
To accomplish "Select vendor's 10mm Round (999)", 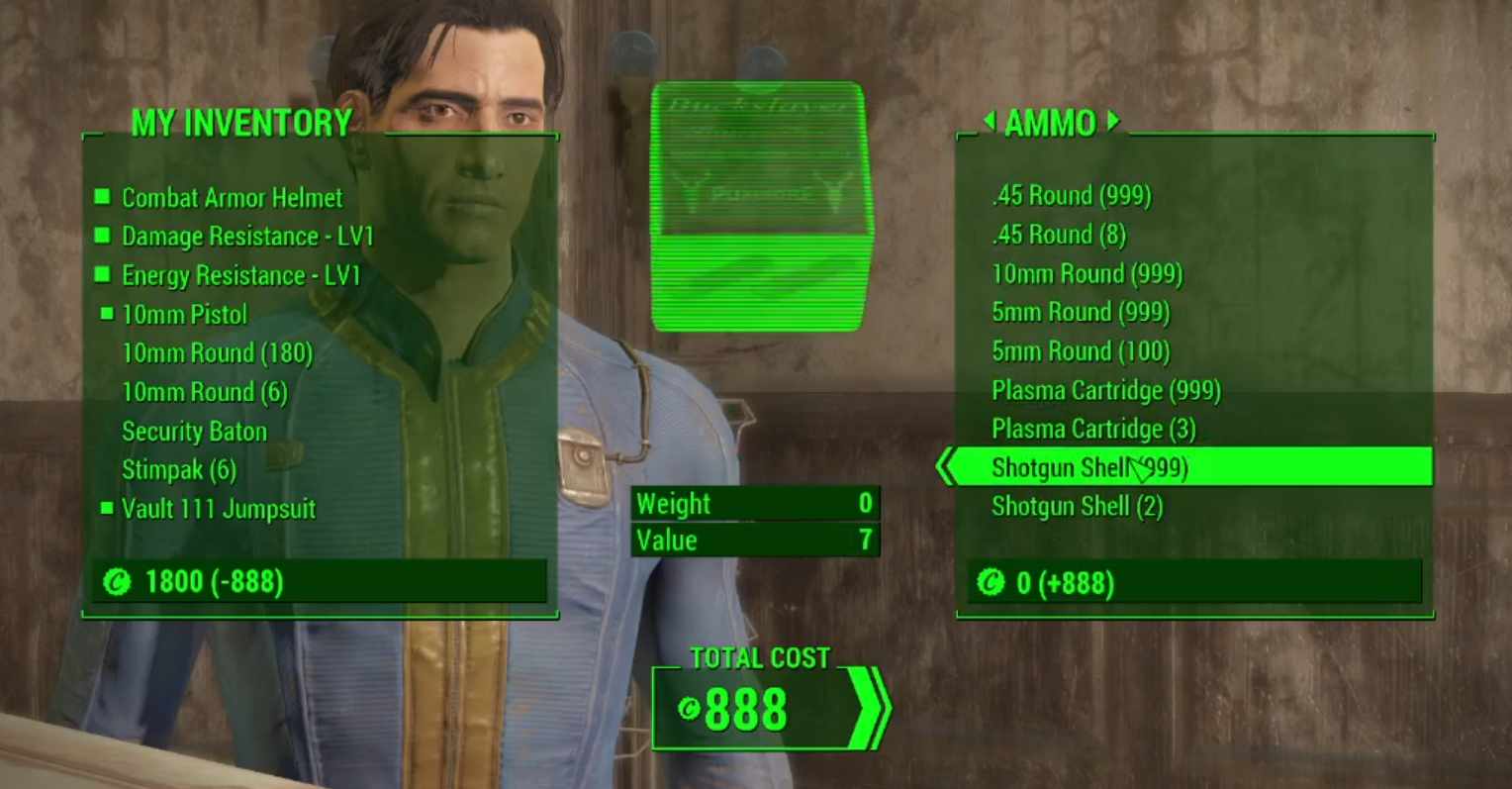I will 1087,274.
